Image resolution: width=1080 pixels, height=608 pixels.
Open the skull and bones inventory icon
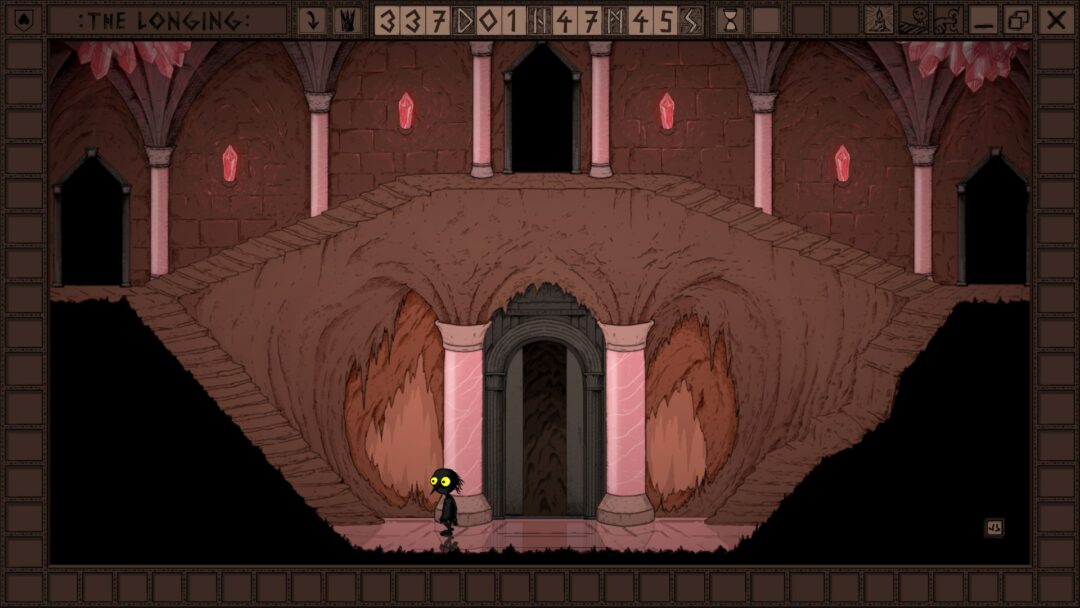913,20
